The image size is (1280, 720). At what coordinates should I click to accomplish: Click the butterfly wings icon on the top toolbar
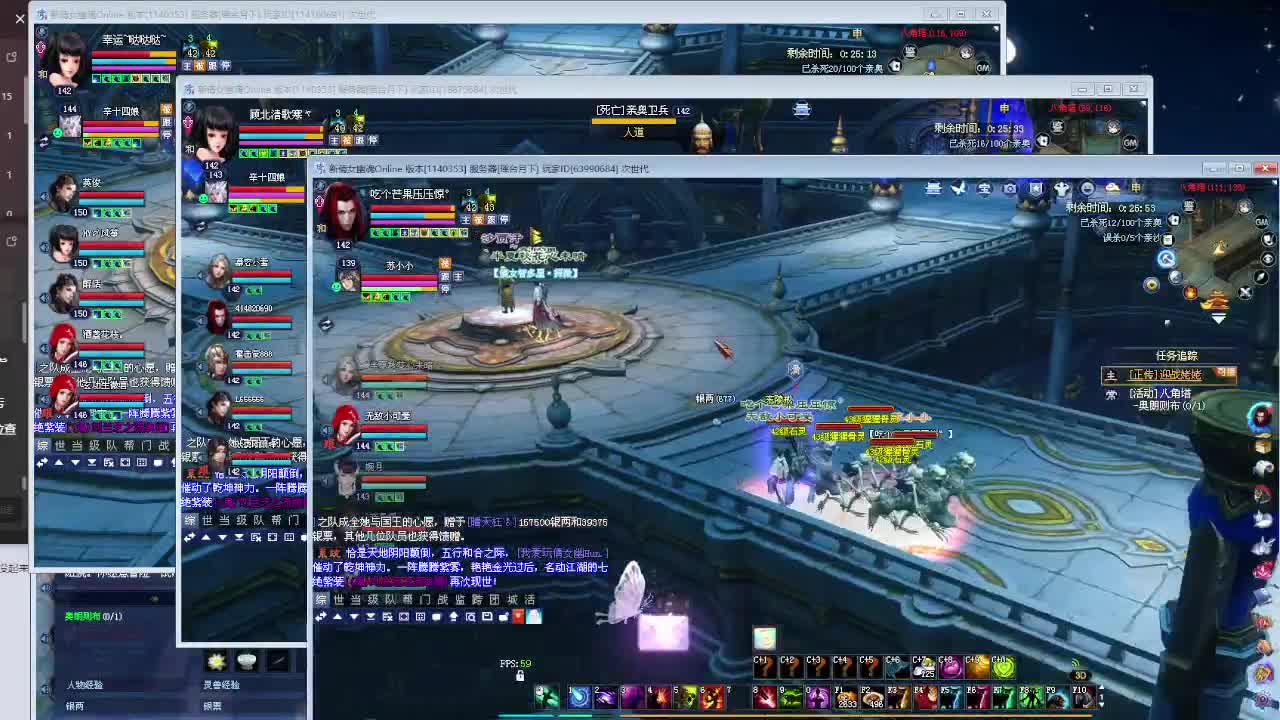[956, 188]
